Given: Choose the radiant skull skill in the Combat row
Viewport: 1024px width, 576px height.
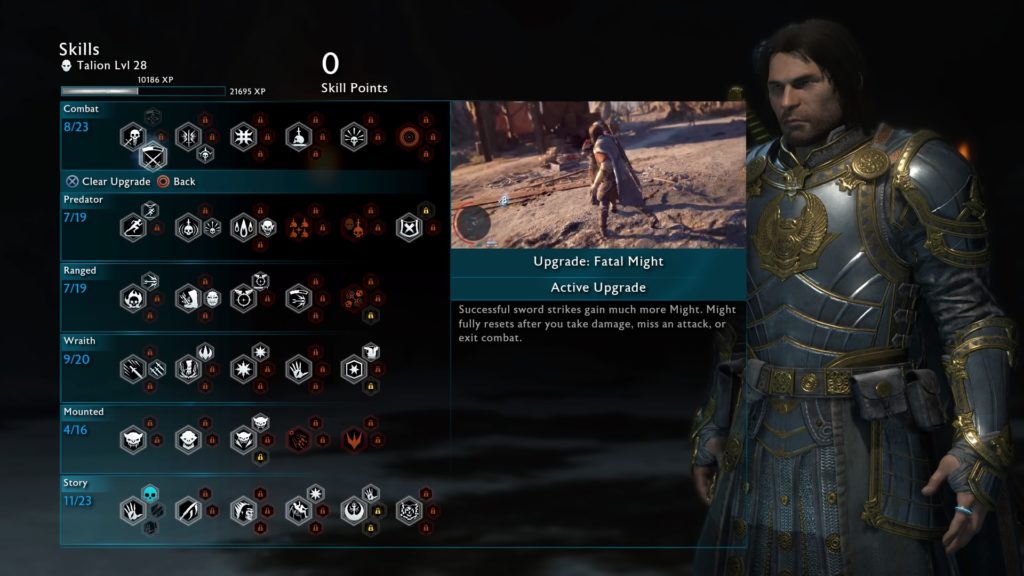Looking at the screenshot, I should (353, 136).
